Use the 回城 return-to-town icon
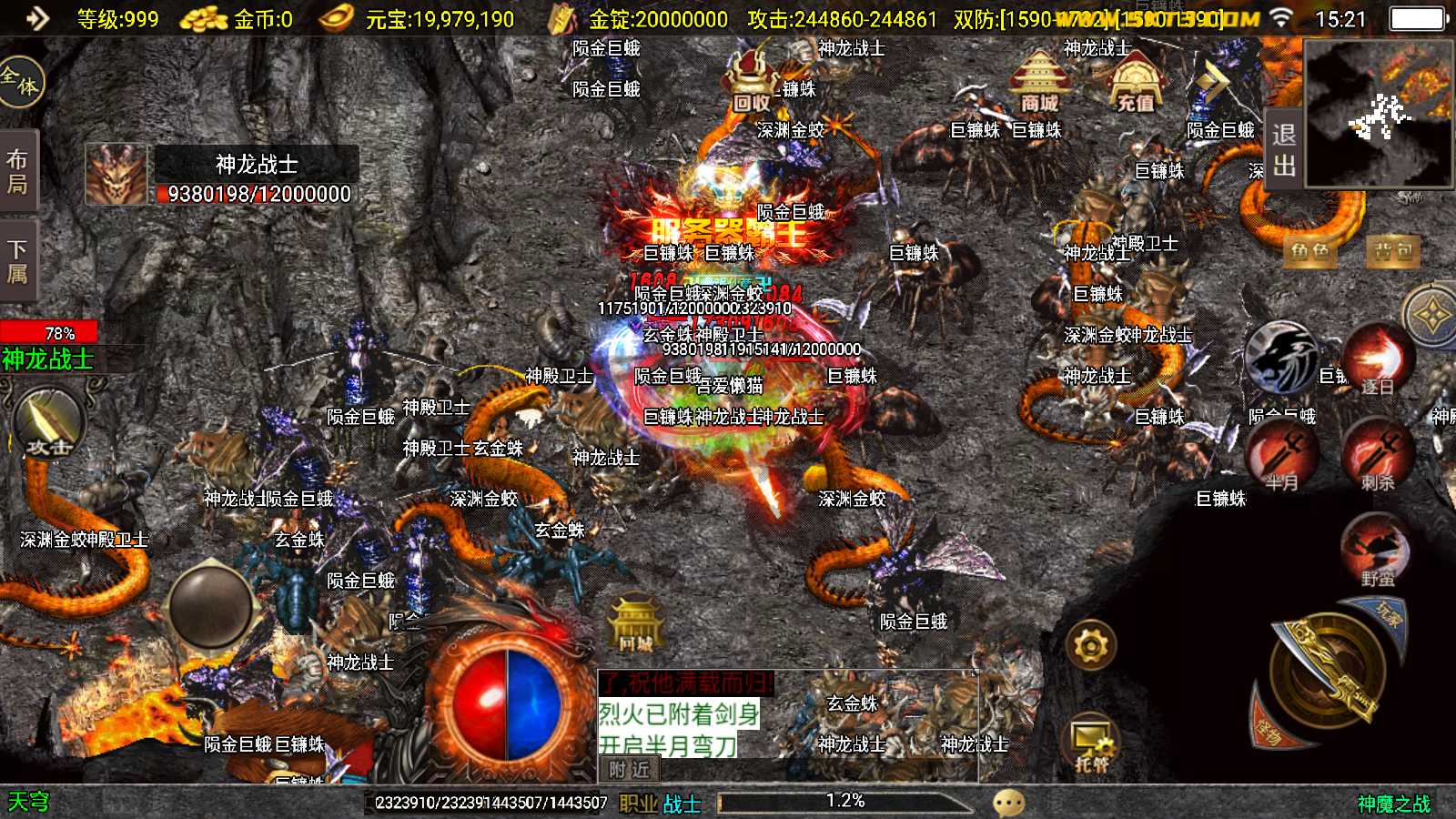1456x819 pixels. point(635,625)
